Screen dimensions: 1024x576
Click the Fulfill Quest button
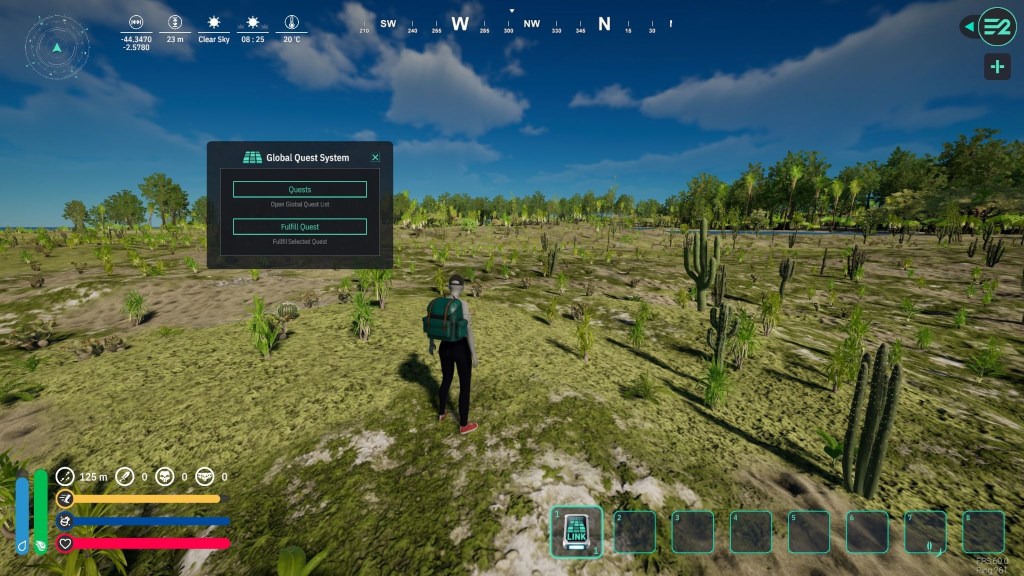pyautogui.click(x=299, y=226)
